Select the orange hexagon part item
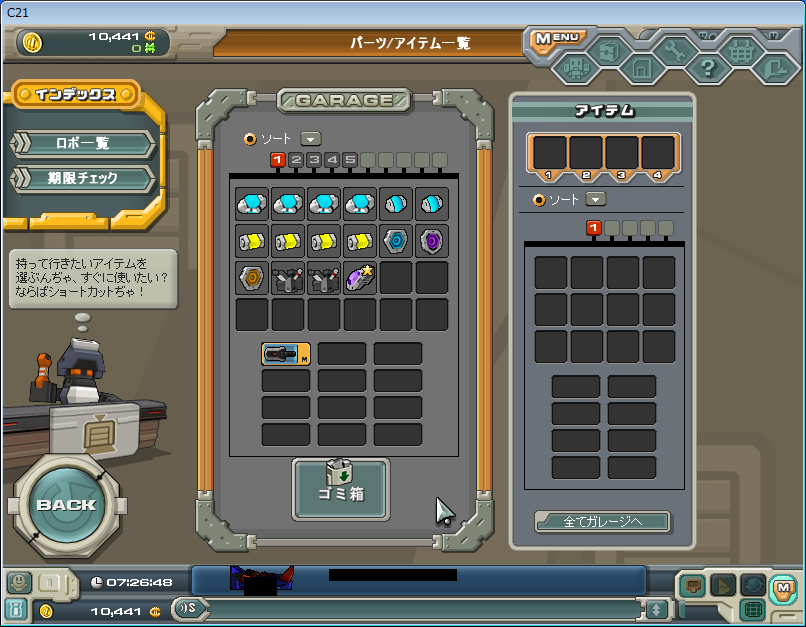The height and width of the screenshot is (627, 806). 252,277
